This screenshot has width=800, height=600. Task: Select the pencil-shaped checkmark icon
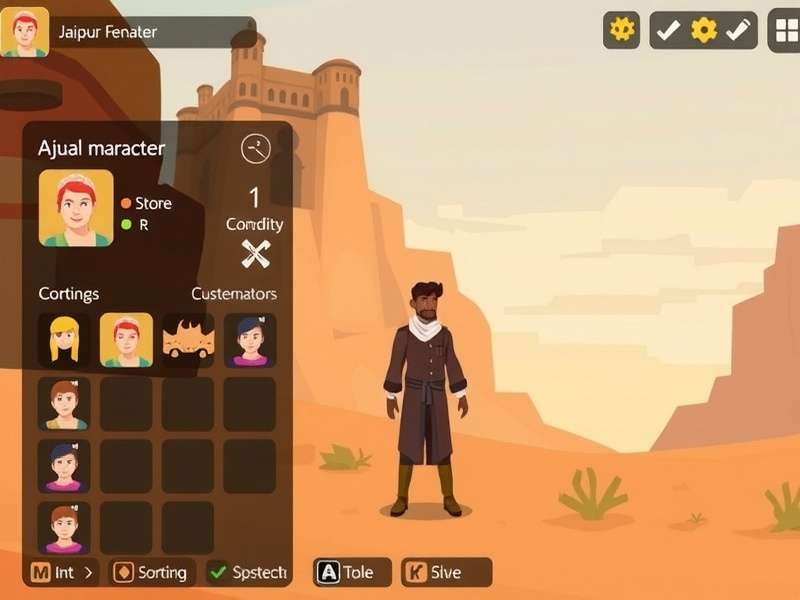coord(738,30)
